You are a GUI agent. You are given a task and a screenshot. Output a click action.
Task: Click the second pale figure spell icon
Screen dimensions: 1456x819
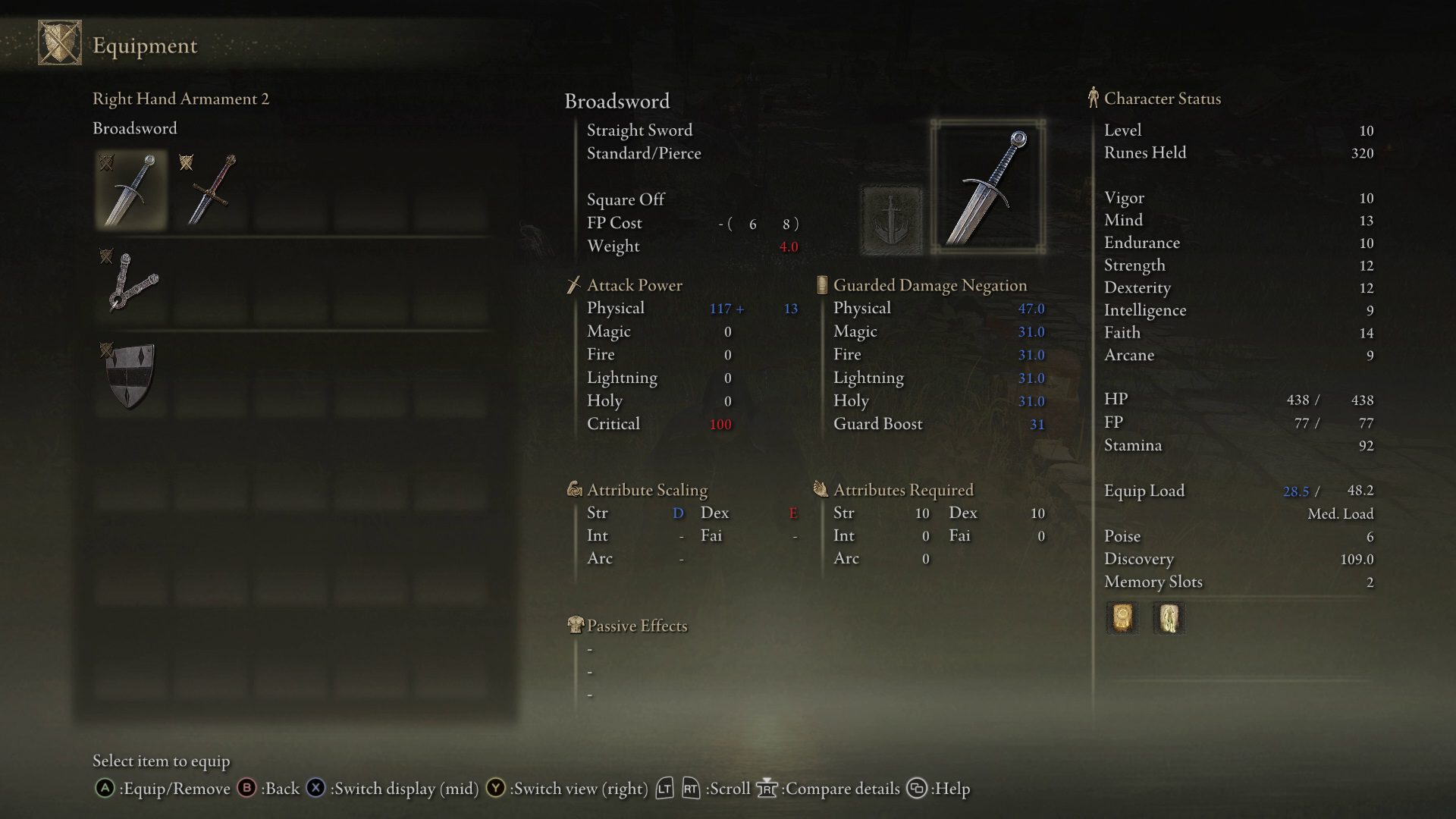pyautogui.click(x=1169, y=618)
